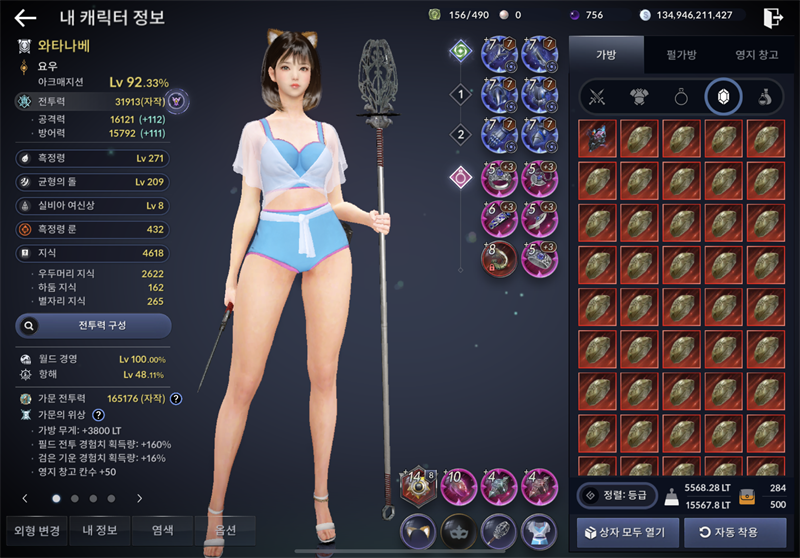Filter bag by armor category icon
The height and width of the screenshot is (558, 800).
click(639, 97)
